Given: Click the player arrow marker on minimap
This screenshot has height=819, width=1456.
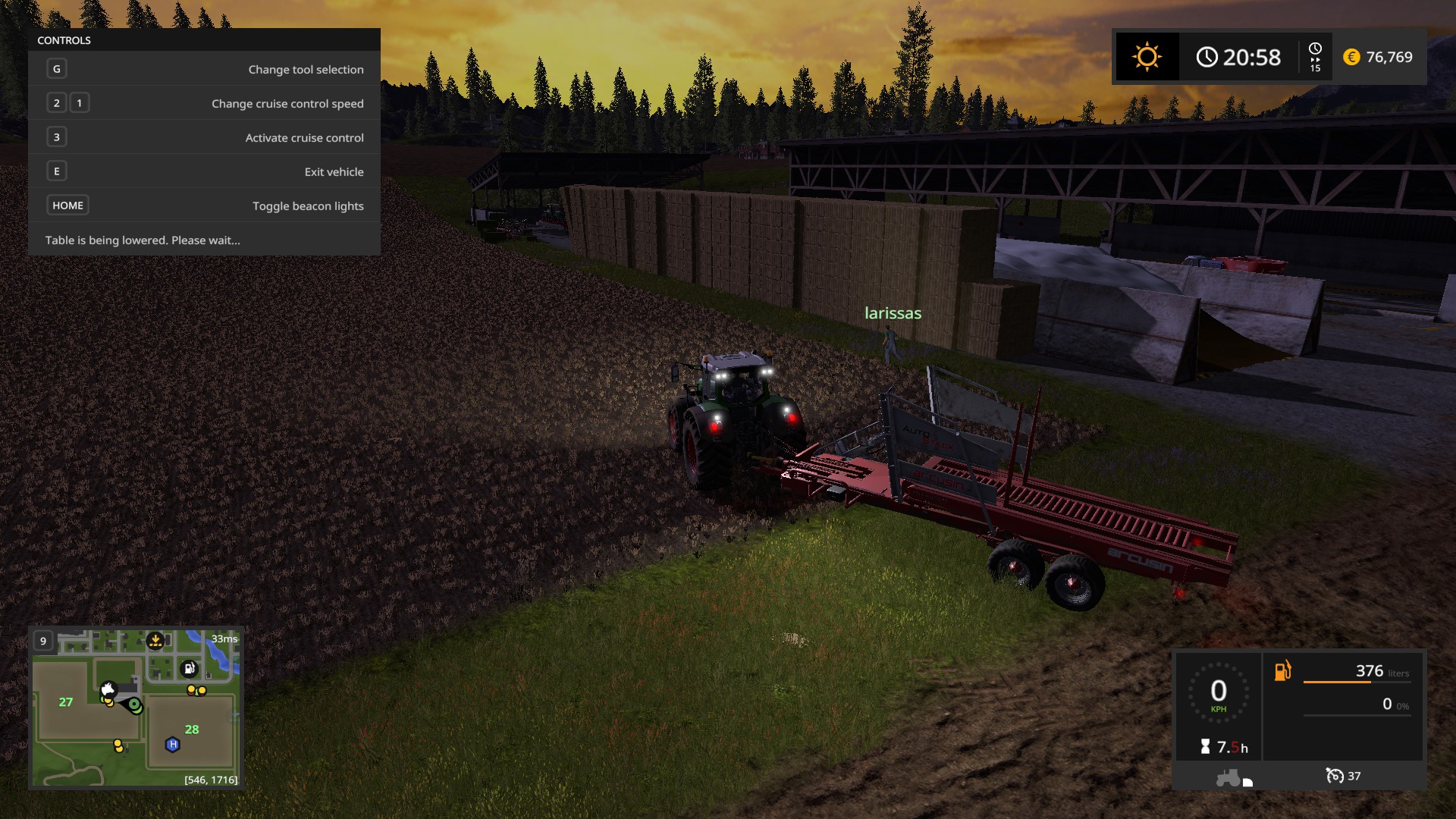Looking at the screenshot, I should (133, 705).
